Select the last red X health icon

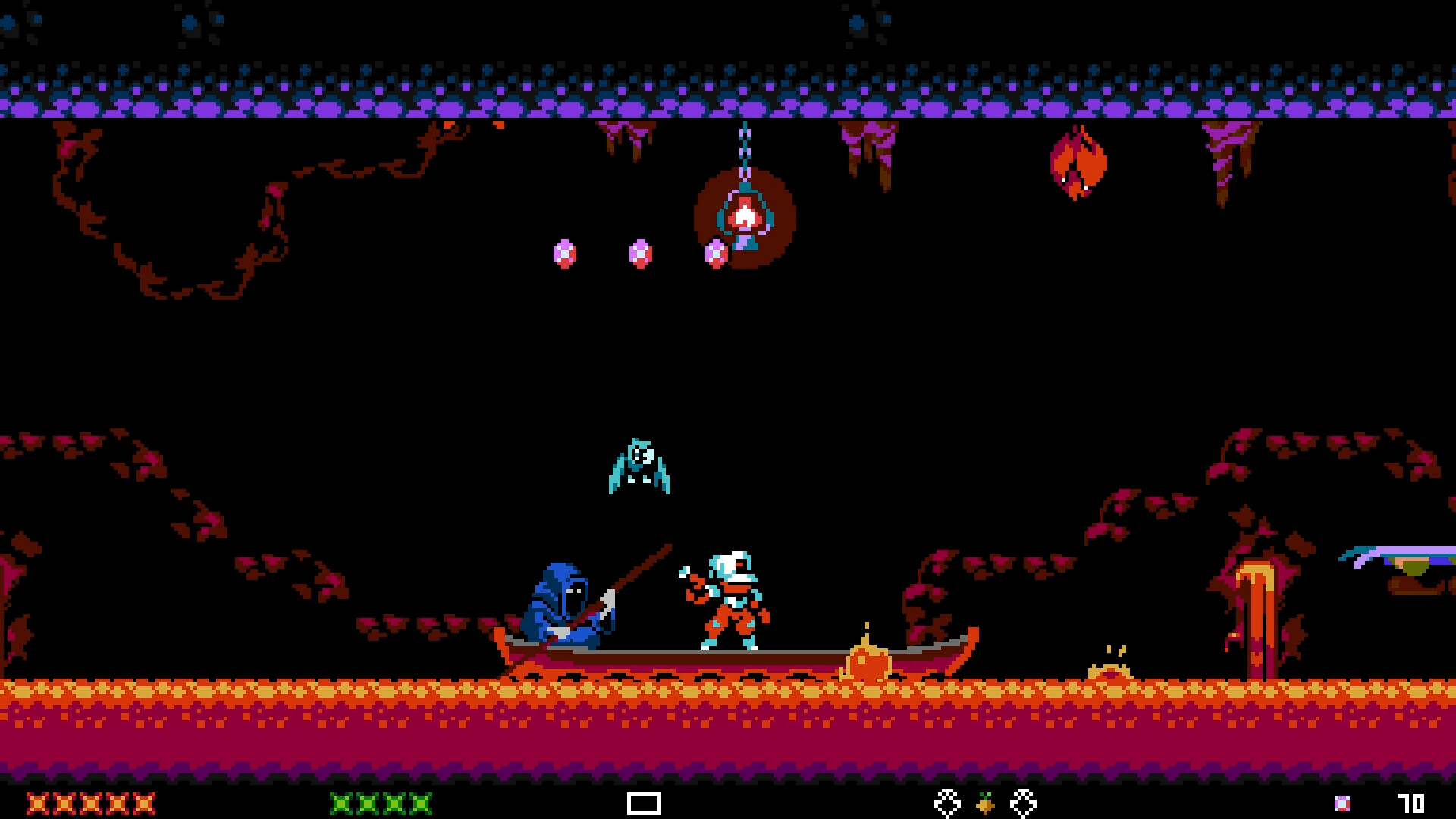click(x=144, y=805)
